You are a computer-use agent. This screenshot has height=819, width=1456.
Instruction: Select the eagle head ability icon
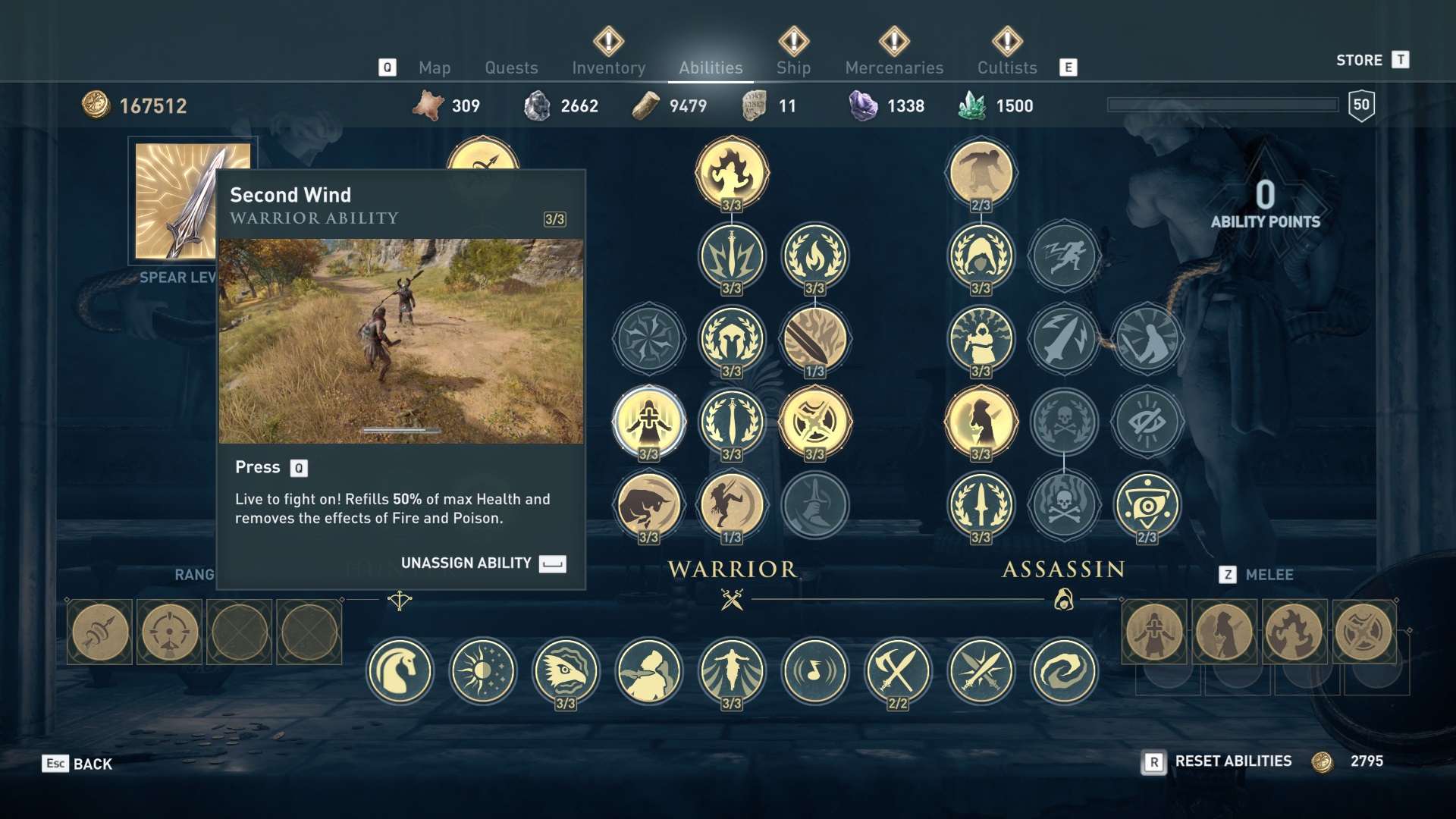click(566, 671)
